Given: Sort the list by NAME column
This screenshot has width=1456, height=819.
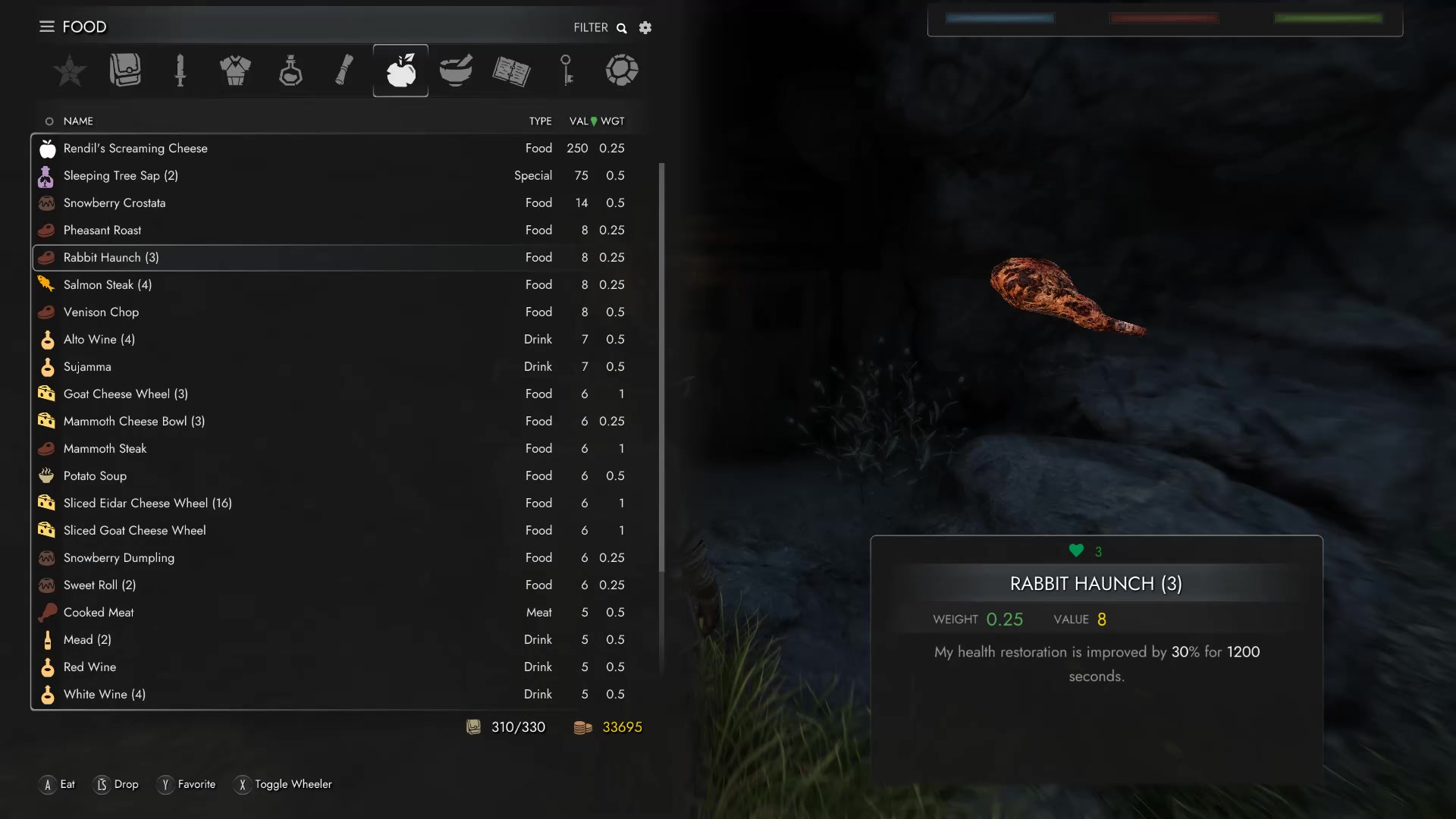Looking at the screenshot, I should (78, 121).
